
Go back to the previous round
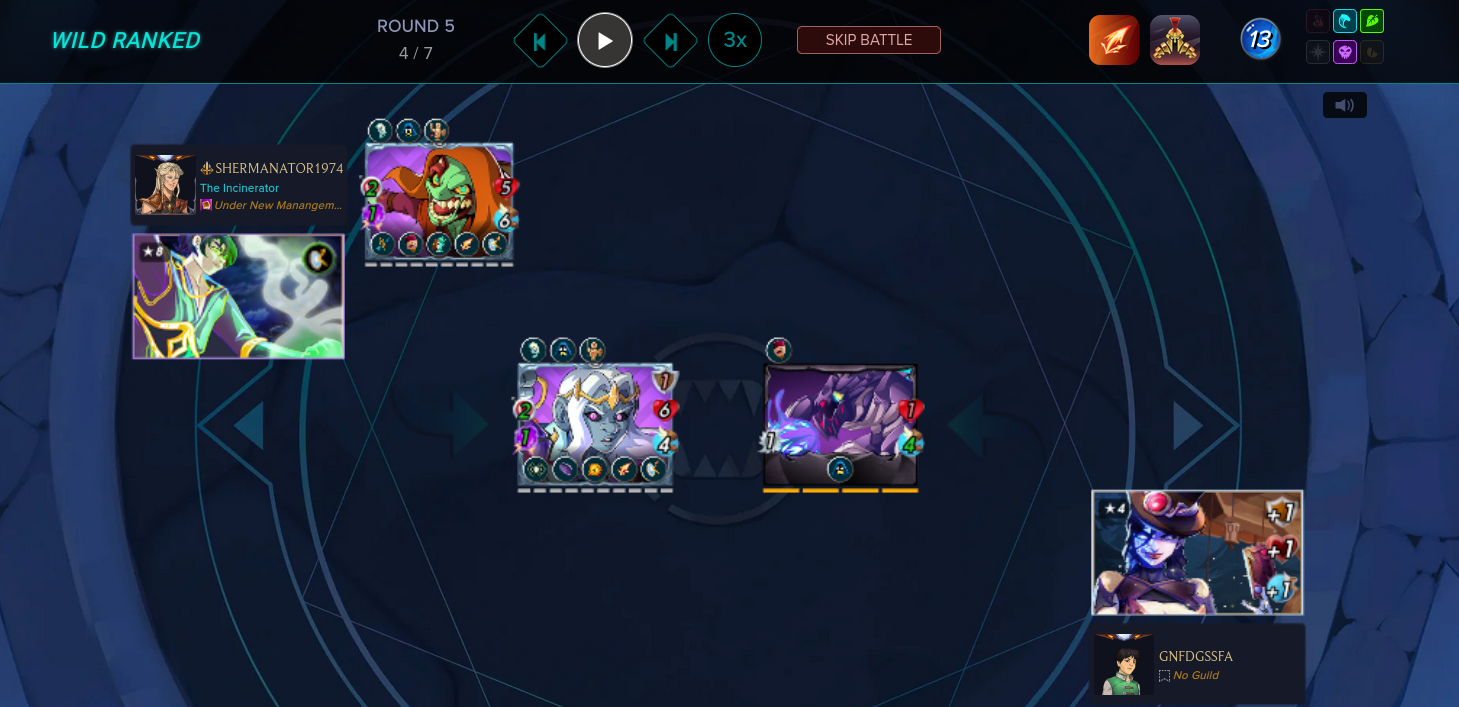tap(540, 41)
